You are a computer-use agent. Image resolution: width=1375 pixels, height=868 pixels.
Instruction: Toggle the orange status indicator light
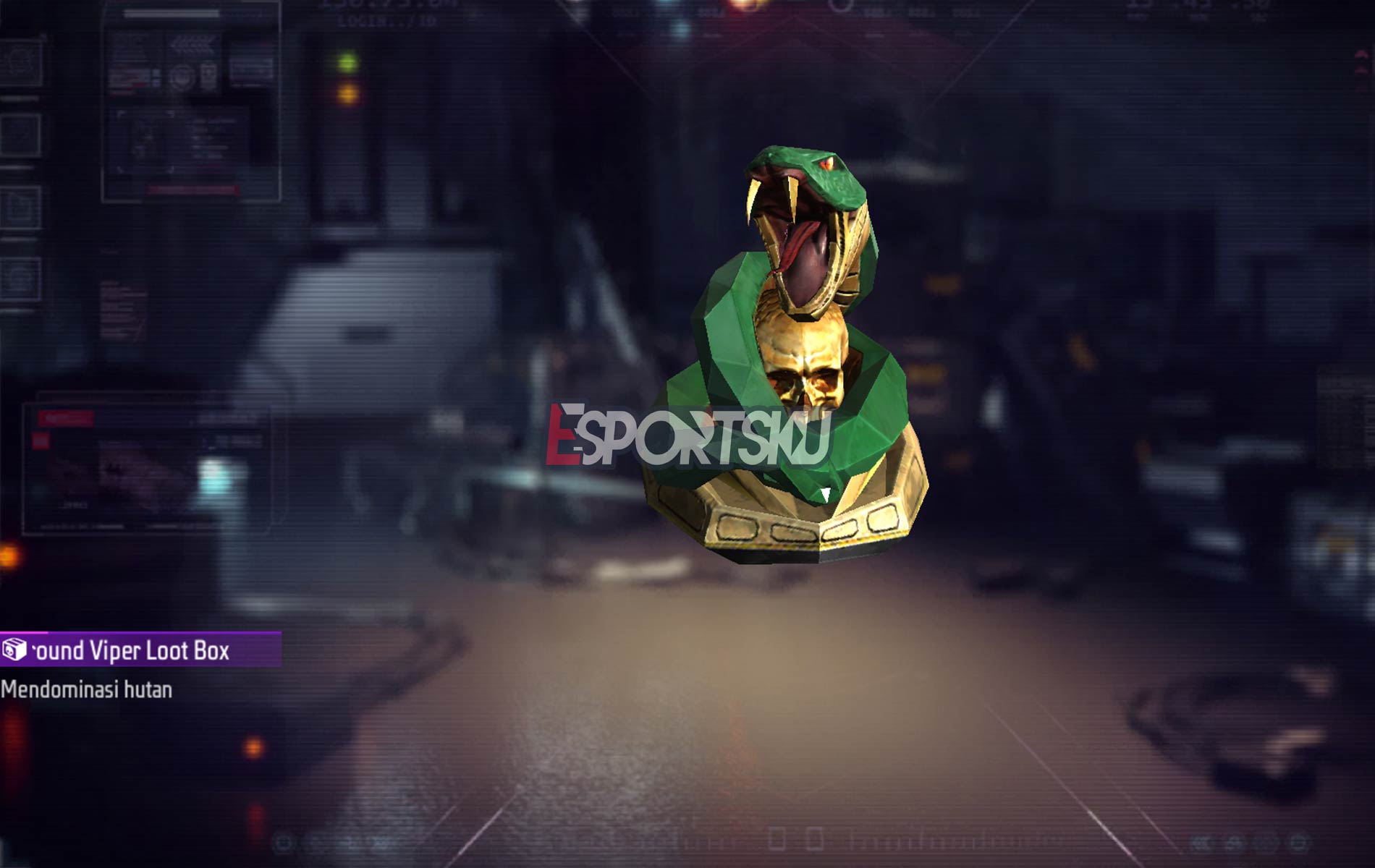coord(348,95)
